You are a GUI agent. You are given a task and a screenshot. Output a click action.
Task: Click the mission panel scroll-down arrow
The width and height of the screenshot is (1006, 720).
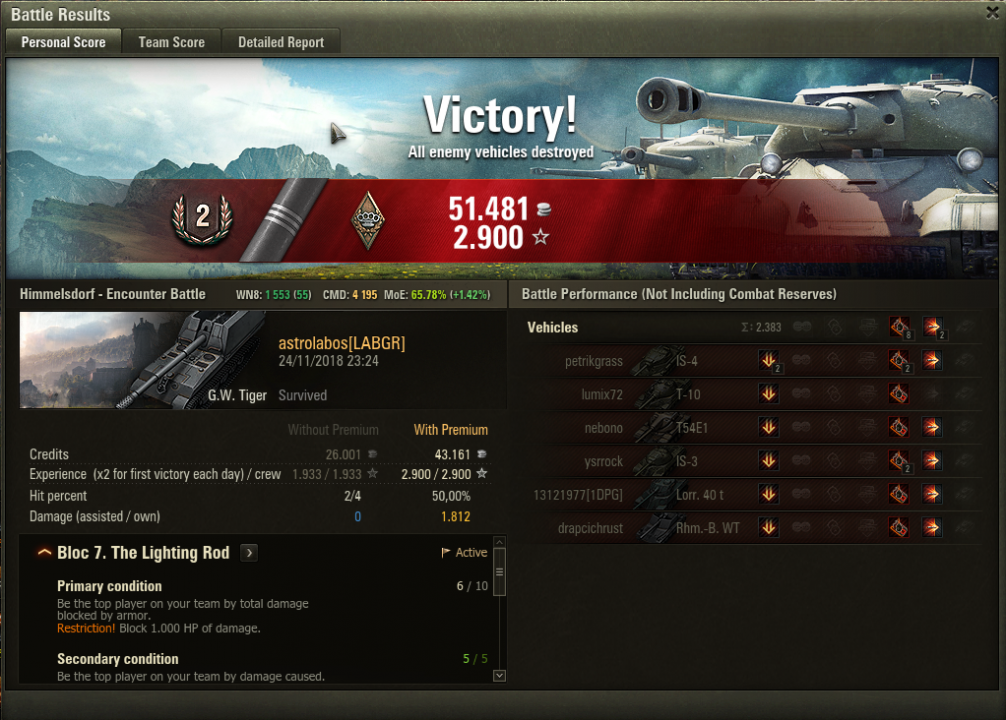[499, 676]
